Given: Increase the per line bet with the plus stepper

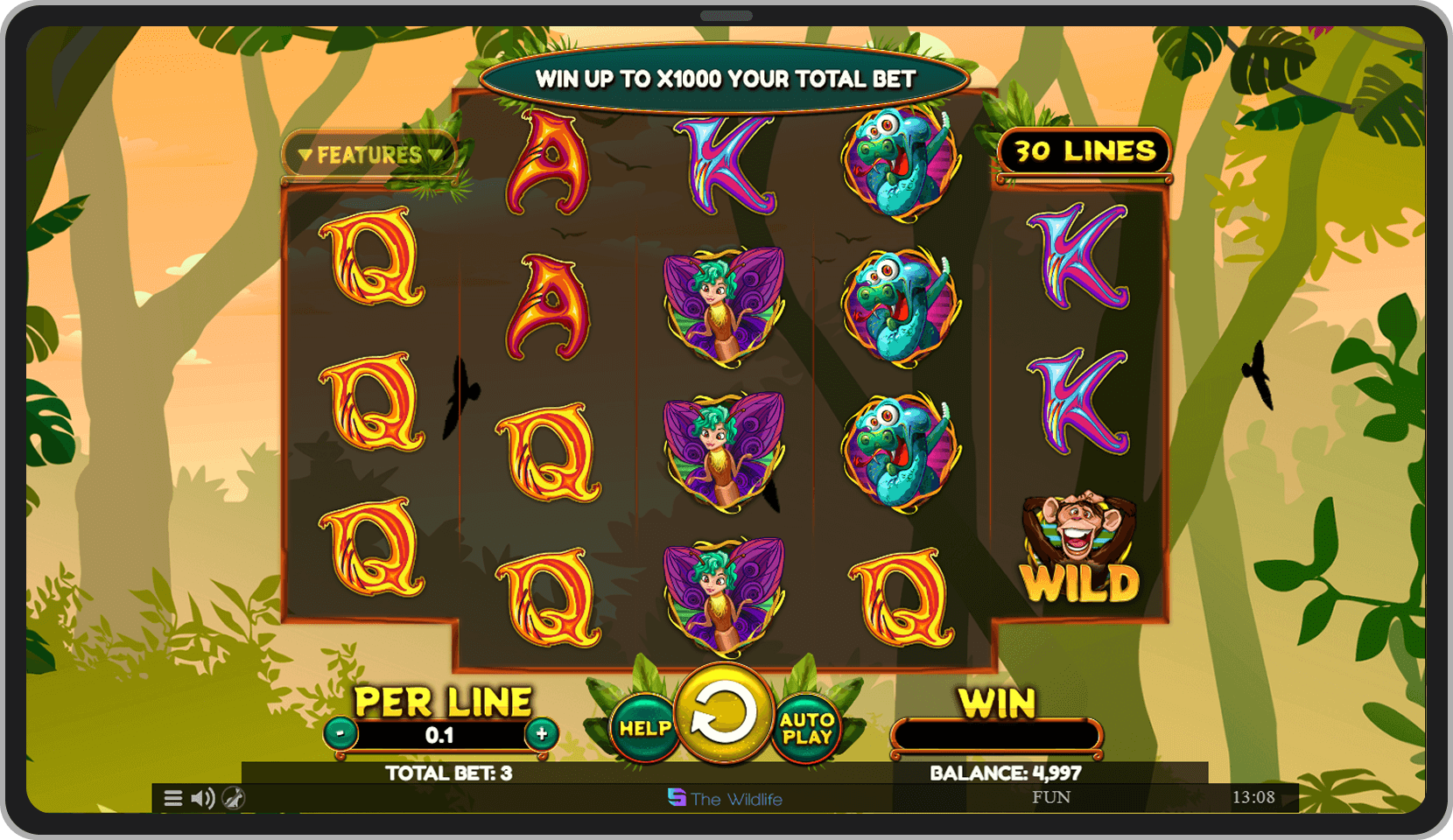Looking at the screenshot, I should tap(542, 734).
